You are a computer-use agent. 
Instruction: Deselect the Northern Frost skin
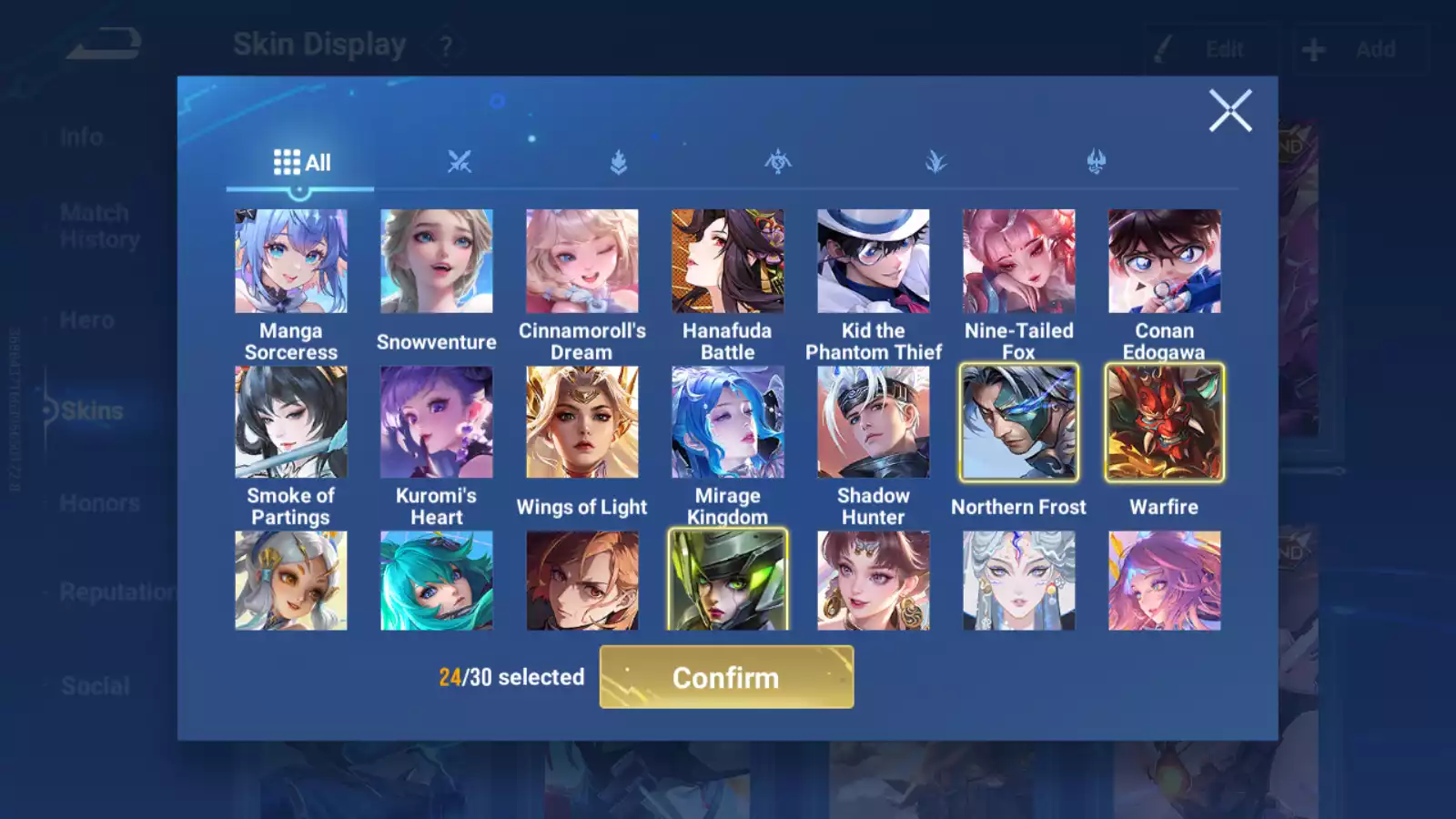[x=1018, y=423]
